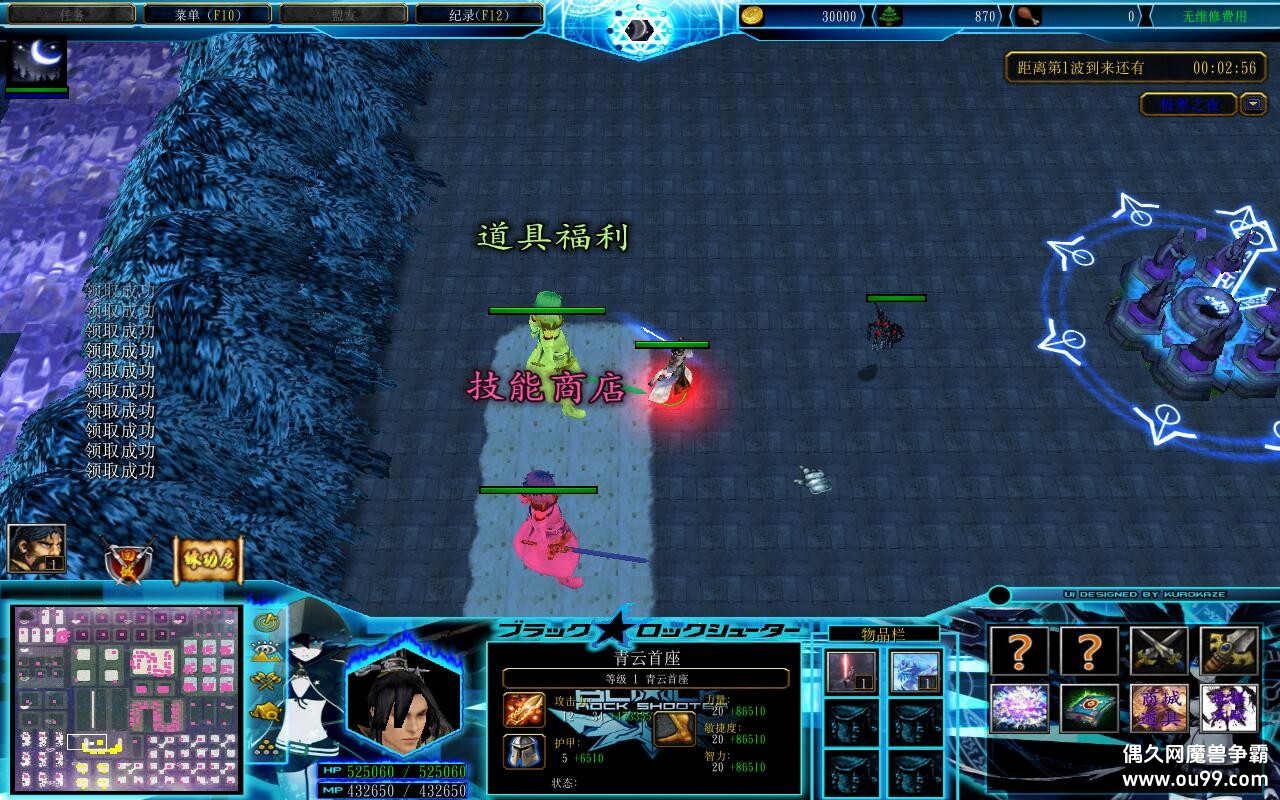1280x800 pixels.
Task: Click the sword hilt command icon
Action: [1229, 651]
